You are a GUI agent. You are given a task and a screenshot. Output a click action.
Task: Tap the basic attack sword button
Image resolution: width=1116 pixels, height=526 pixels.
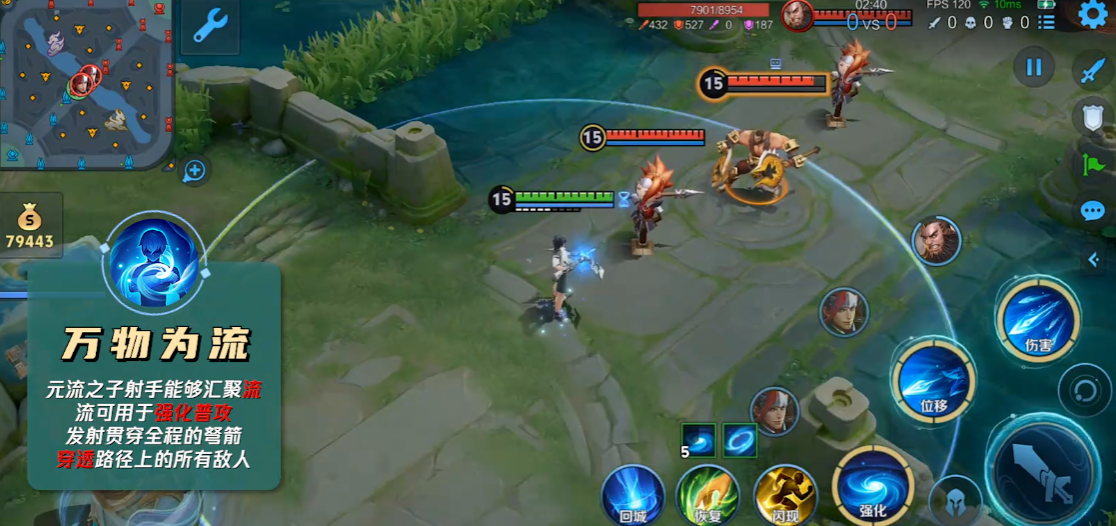(1041, 472)
